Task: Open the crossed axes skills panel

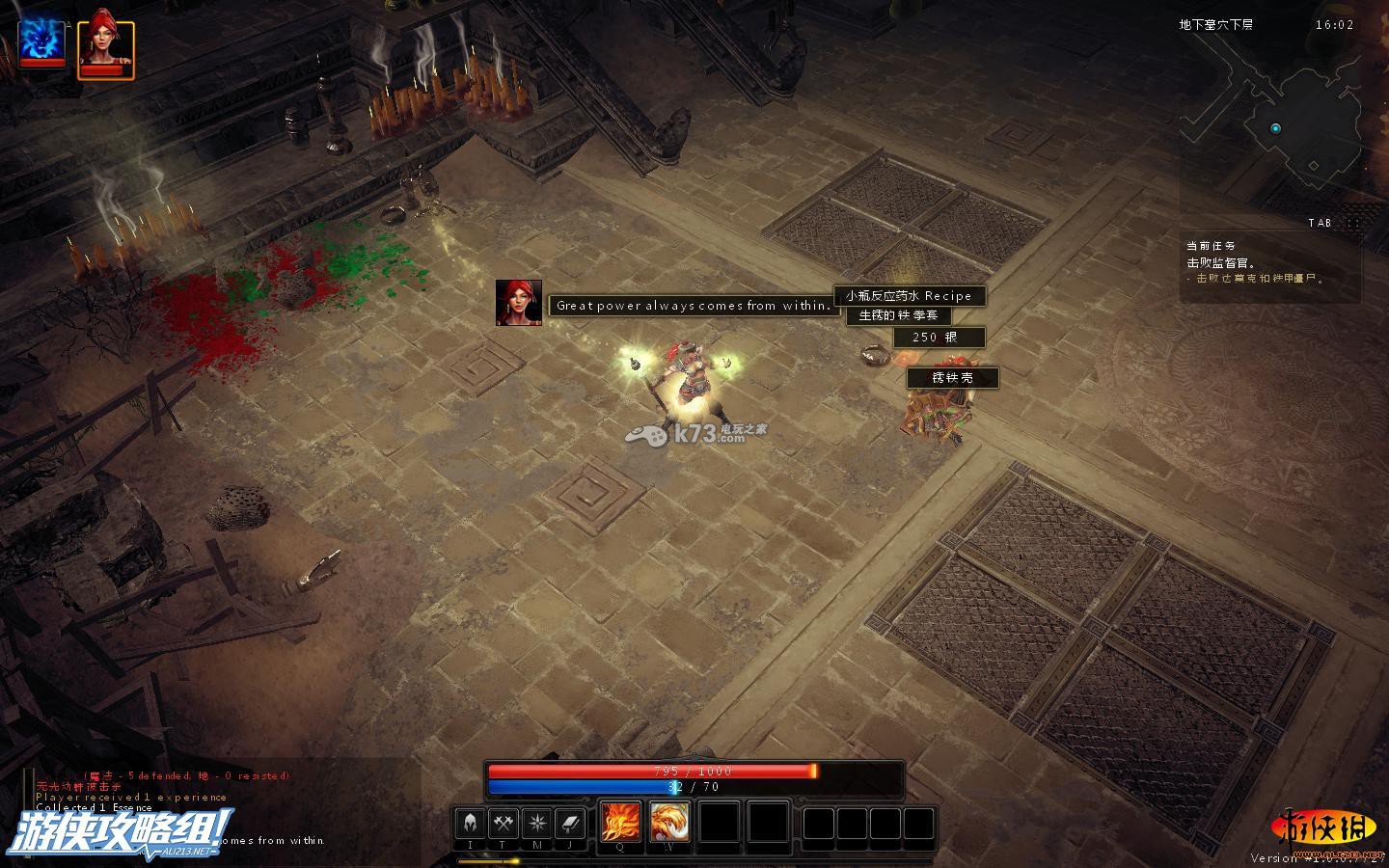Action: pos(504,823)
